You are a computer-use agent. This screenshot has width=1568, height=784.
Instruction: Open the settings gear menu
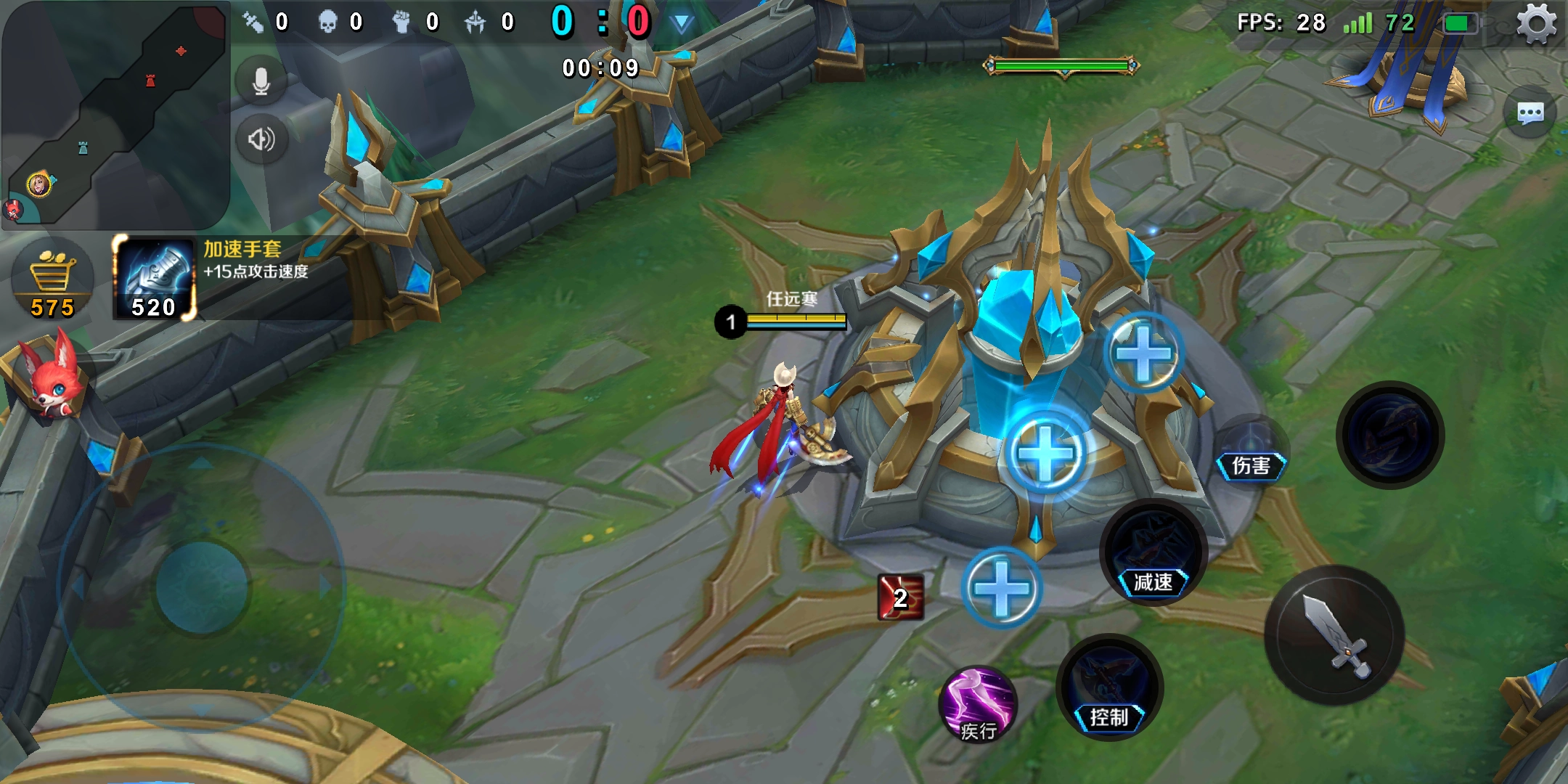tap(1536, 24)
